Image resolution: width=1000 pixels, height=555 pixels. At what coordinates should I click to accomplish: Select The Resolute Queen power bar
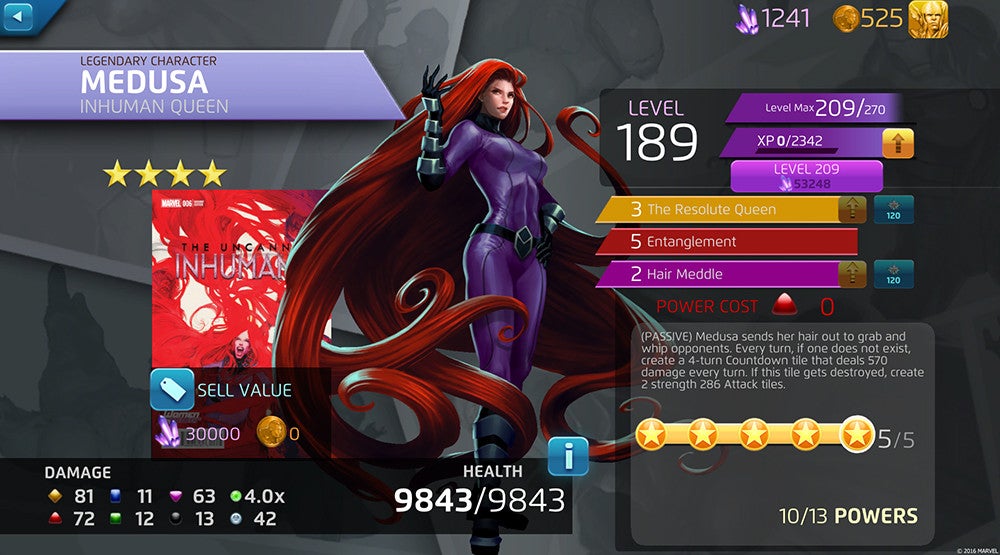point(718,210)
